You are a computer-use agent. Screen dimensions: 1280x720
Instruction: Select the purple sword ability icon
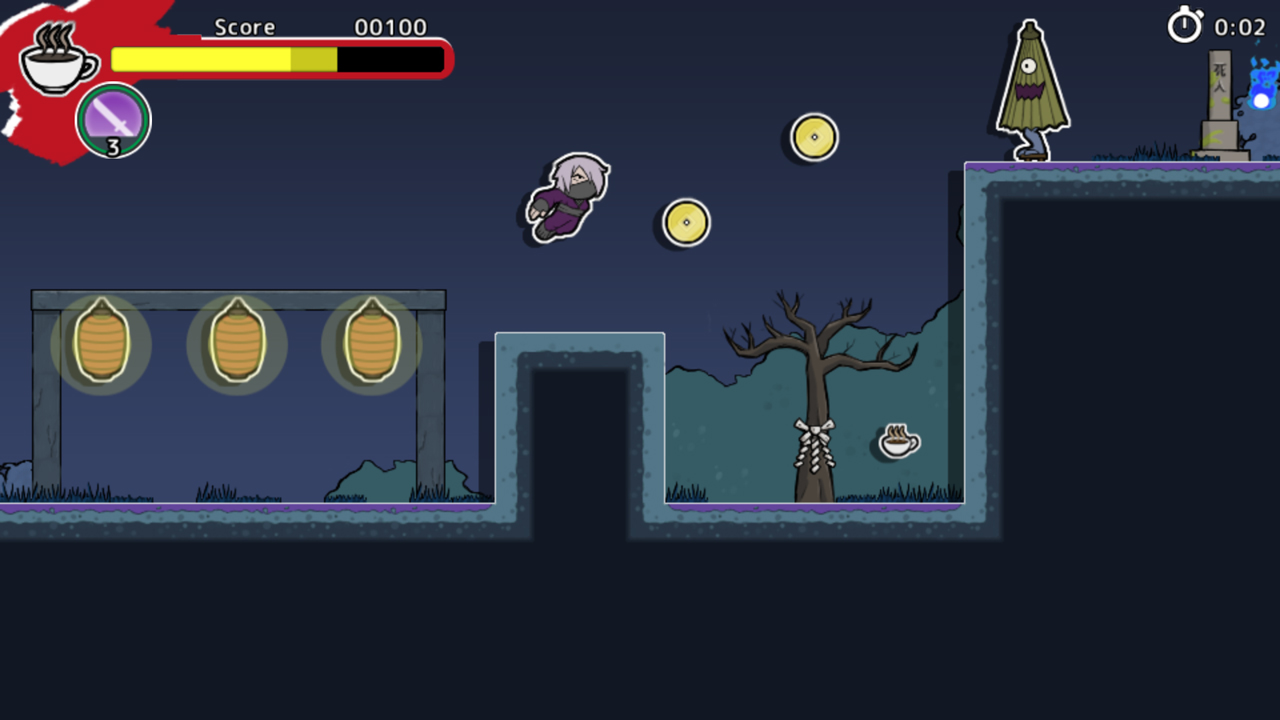click(x=112, y=118)
